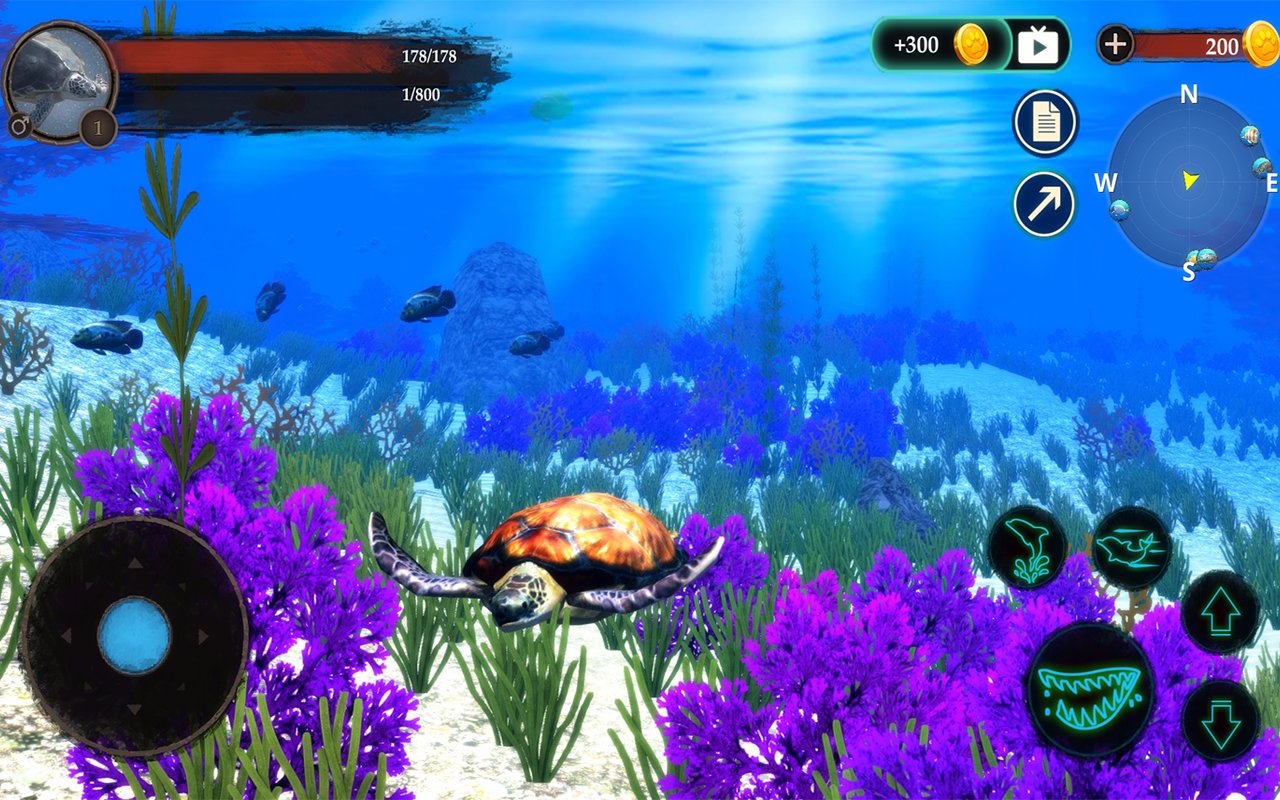Screen dimensions: 1280x800
Task: Tap the blue virtual joystick knob
Action: (x=134, y=636)
